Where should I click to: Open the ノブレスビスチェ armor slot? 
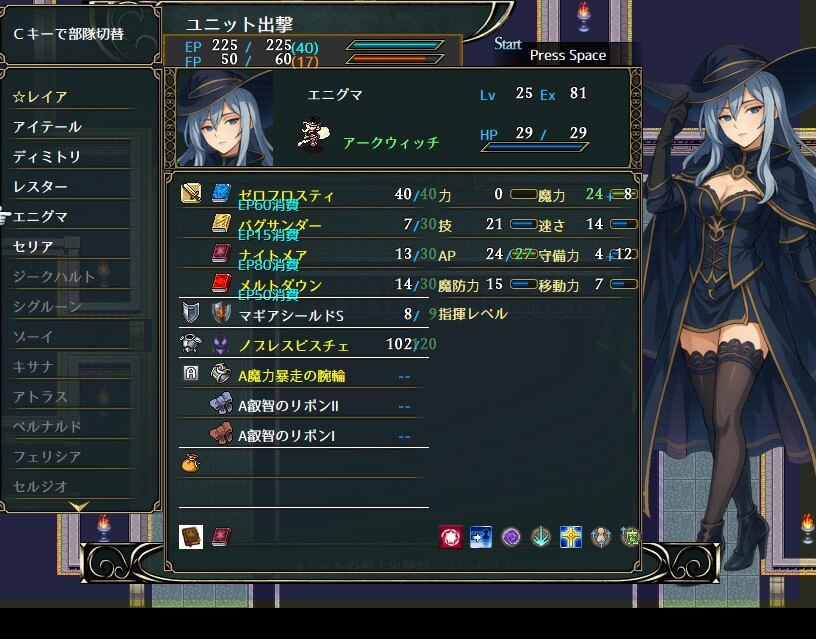pyautogui.click(x=293, y=345)
